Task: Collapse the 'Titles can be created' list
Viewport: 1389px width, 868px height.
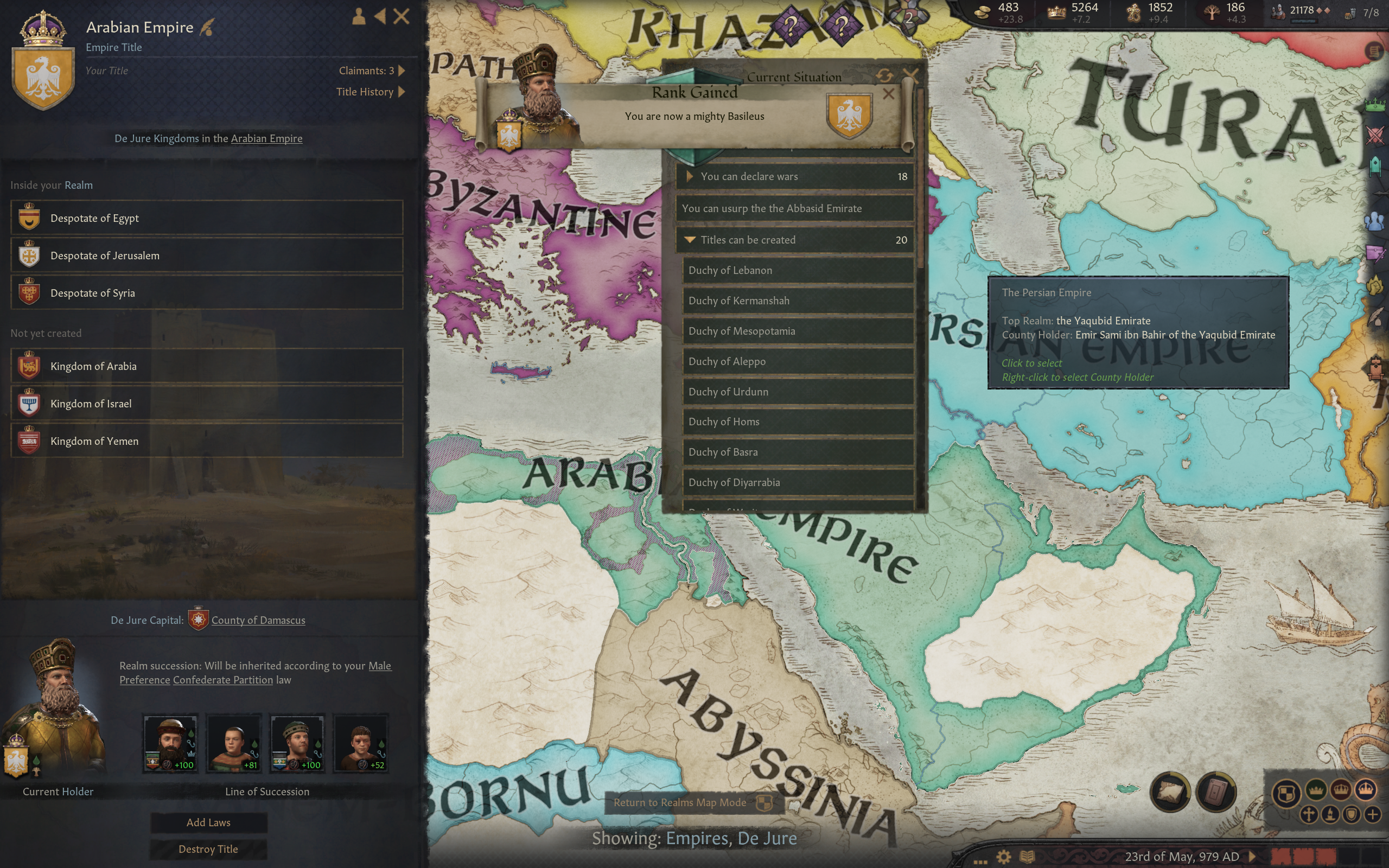Action: (x=795, y=240)
